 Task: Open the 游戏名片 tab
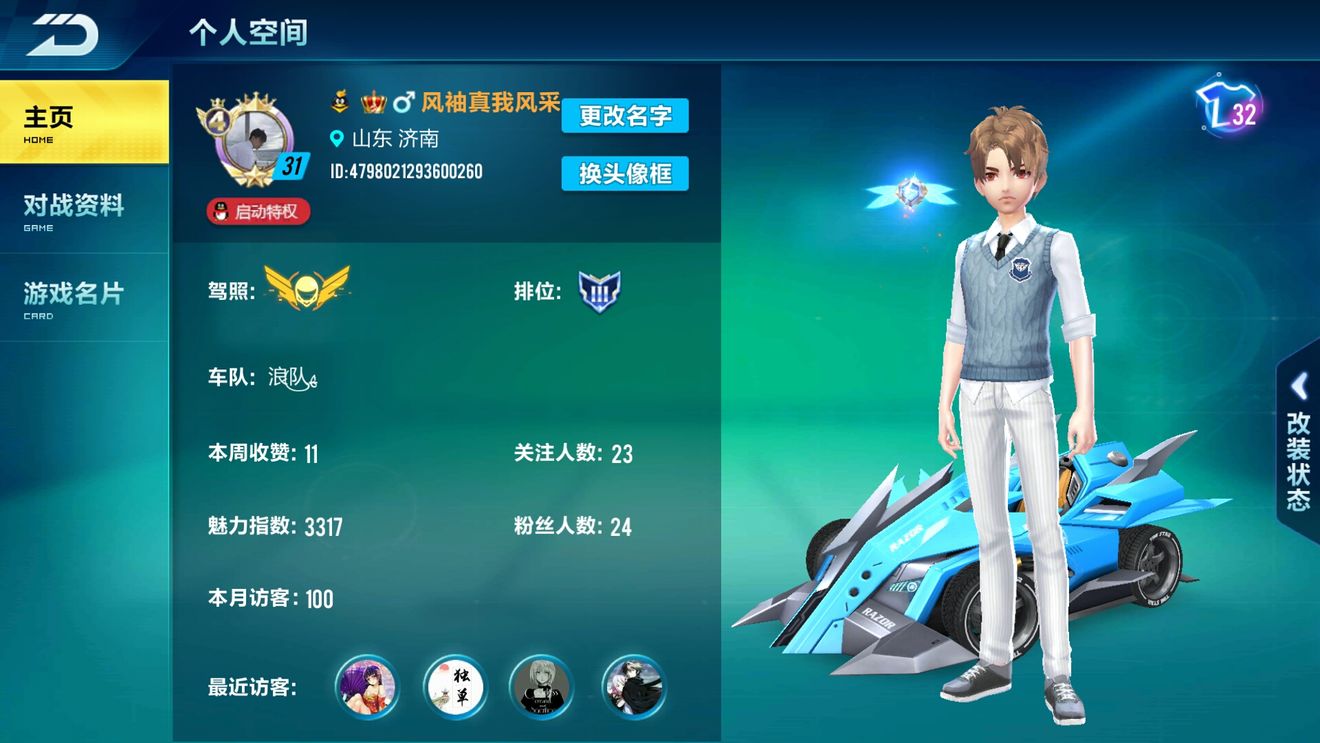click(73, 291)
